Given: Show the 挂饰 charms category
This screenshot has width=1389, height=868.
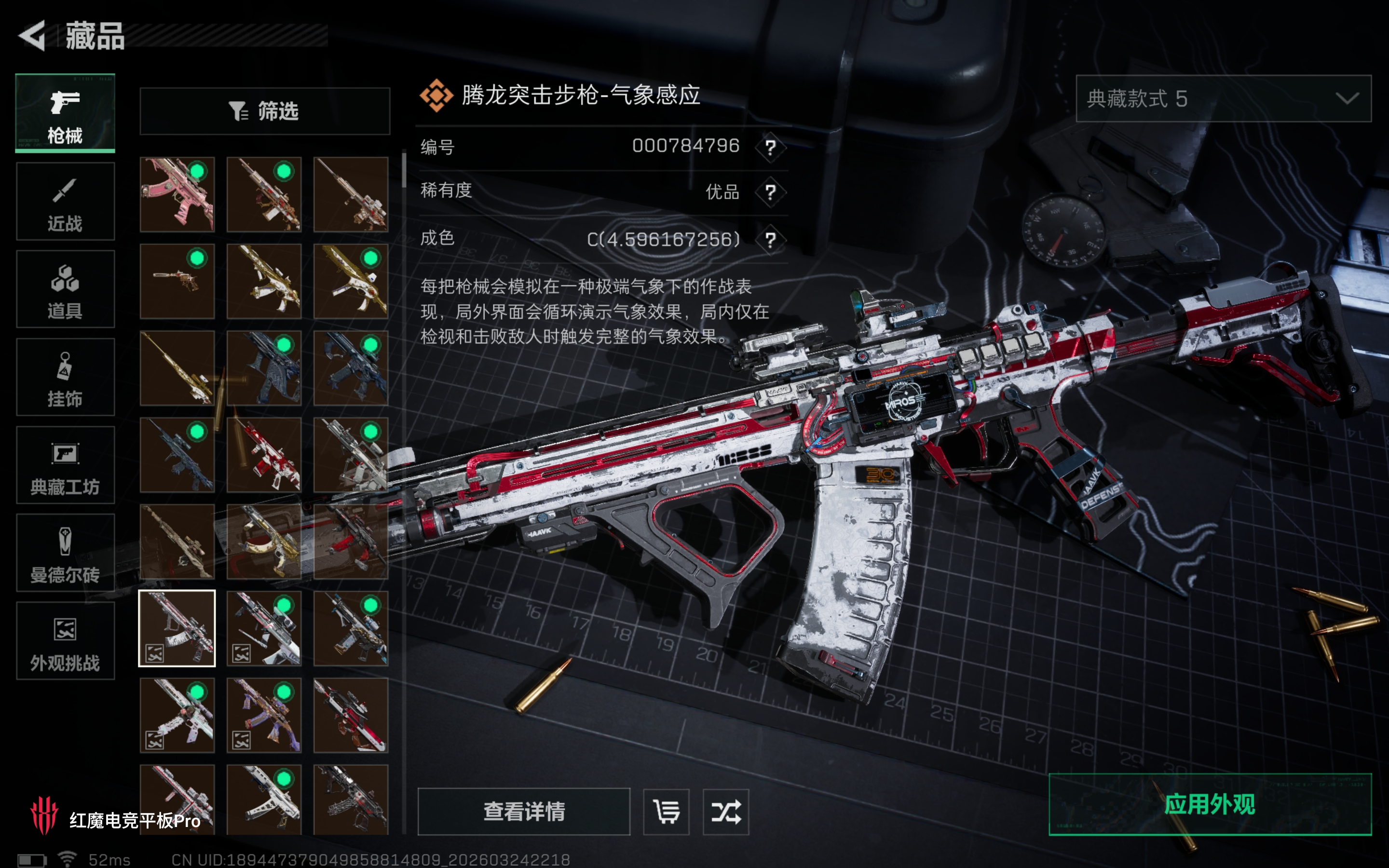Looking at the screenshot, I should (65, 377).
